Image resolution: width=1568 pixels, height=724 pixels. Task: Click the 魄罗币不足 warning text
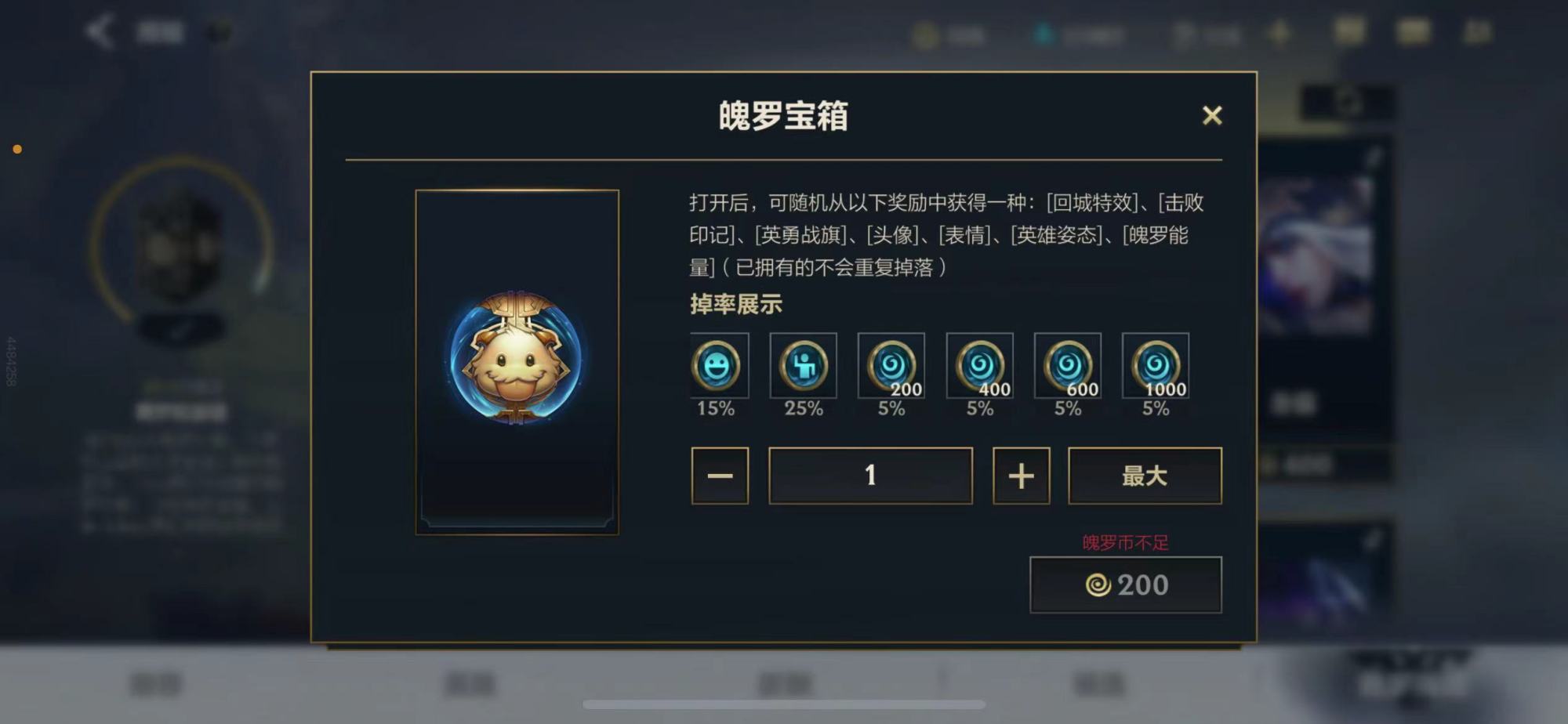tap(1126, 540)
